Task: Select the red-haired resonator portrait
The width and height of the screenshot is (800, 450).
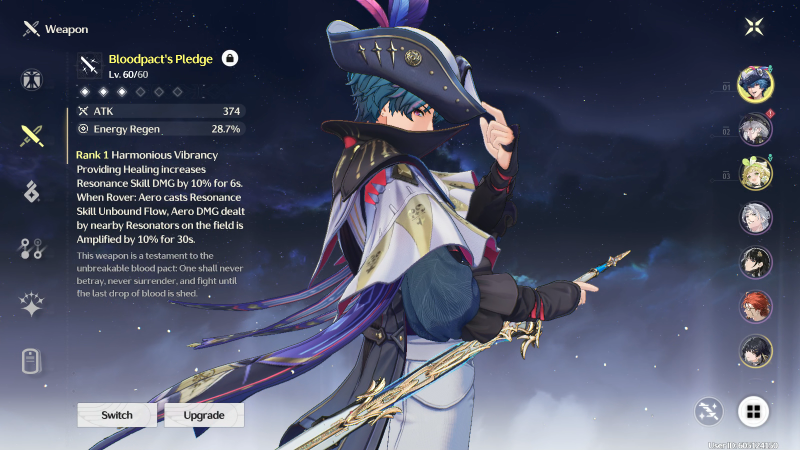Action: point(755,306)
